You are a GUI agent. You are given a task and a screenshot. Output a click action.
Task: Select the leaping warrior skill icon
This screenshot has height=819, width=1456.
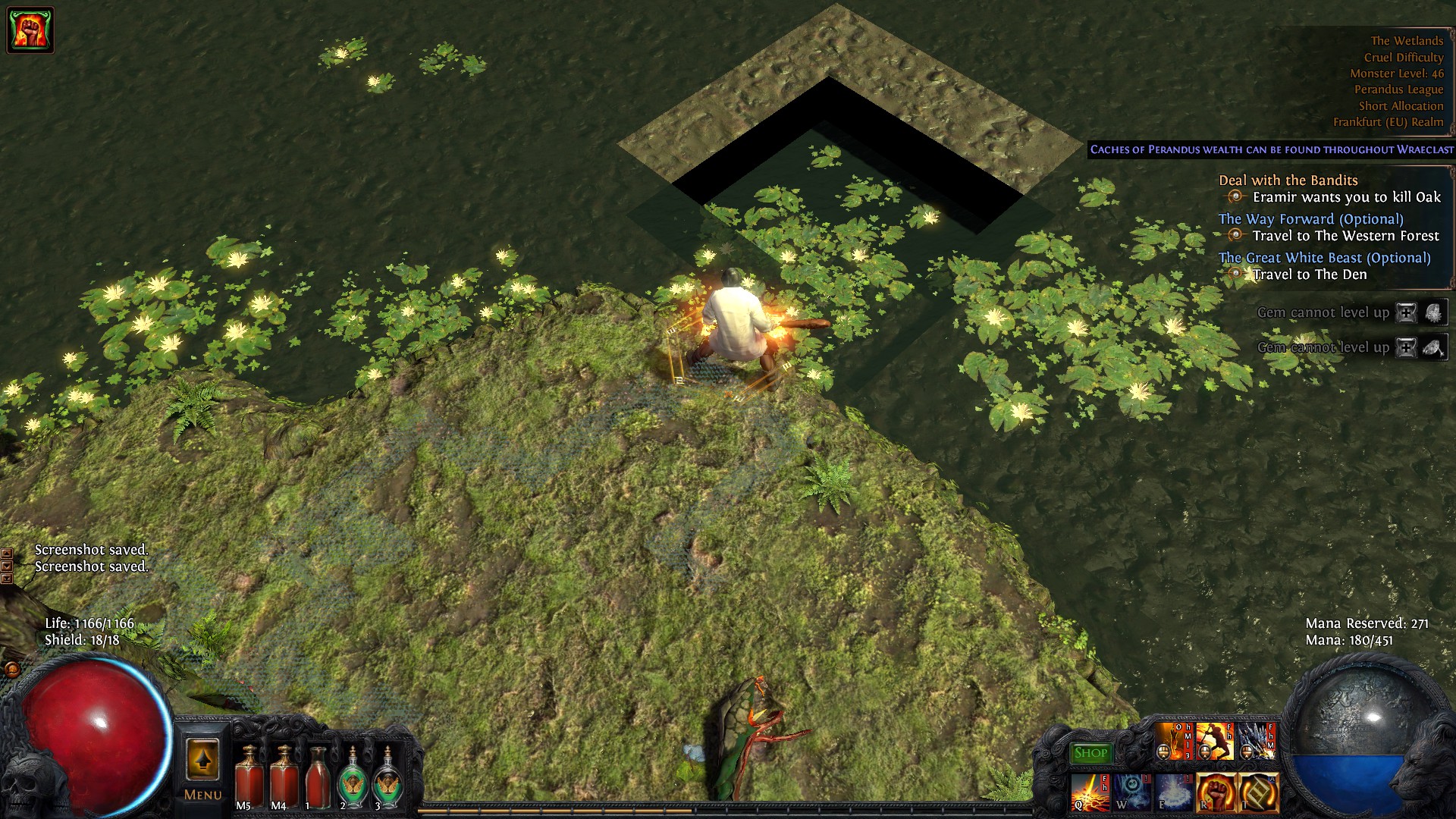pyautogui.click(x=1214, y=741)
